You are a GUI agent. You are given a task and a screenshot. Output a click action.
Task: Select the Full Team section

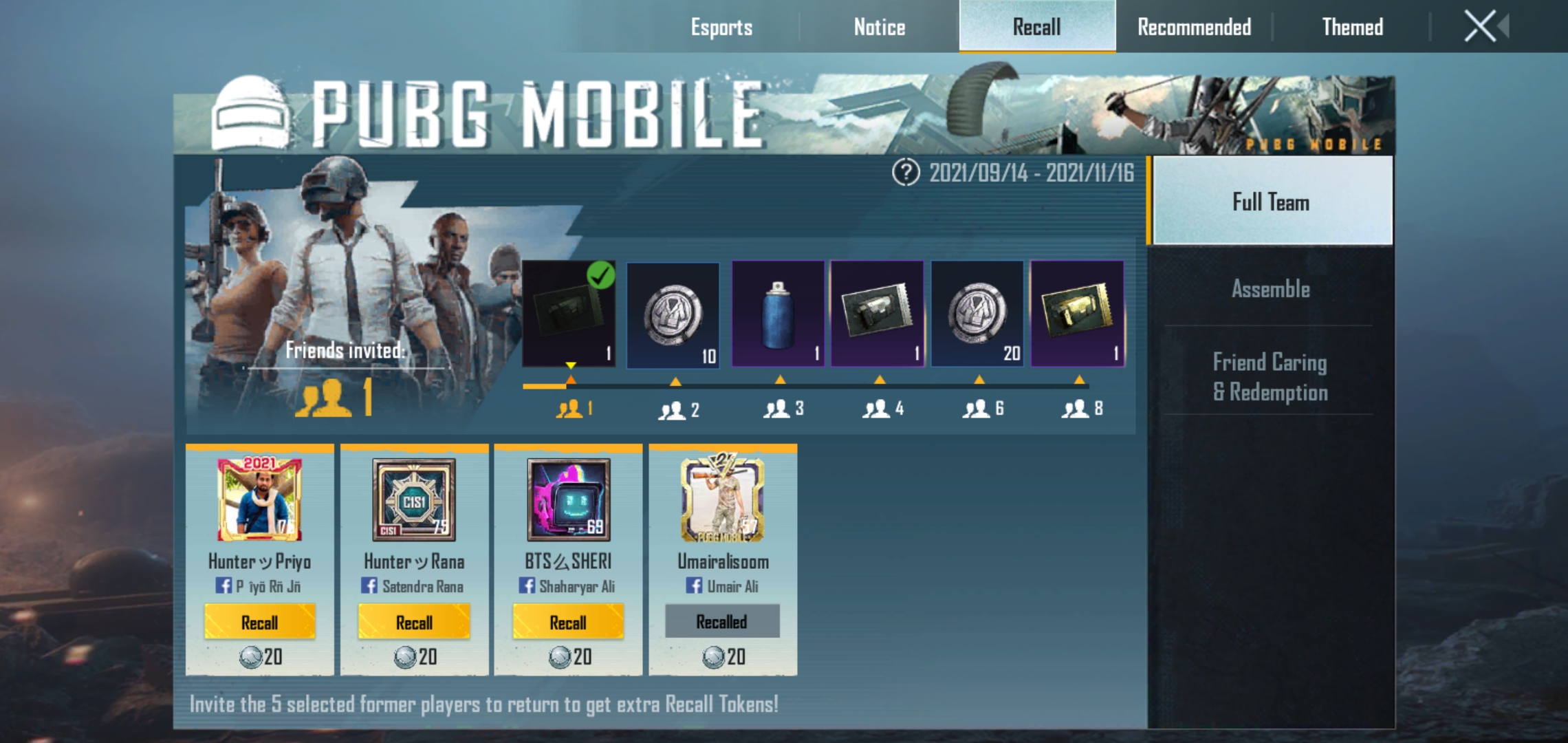pos(1270,201)
